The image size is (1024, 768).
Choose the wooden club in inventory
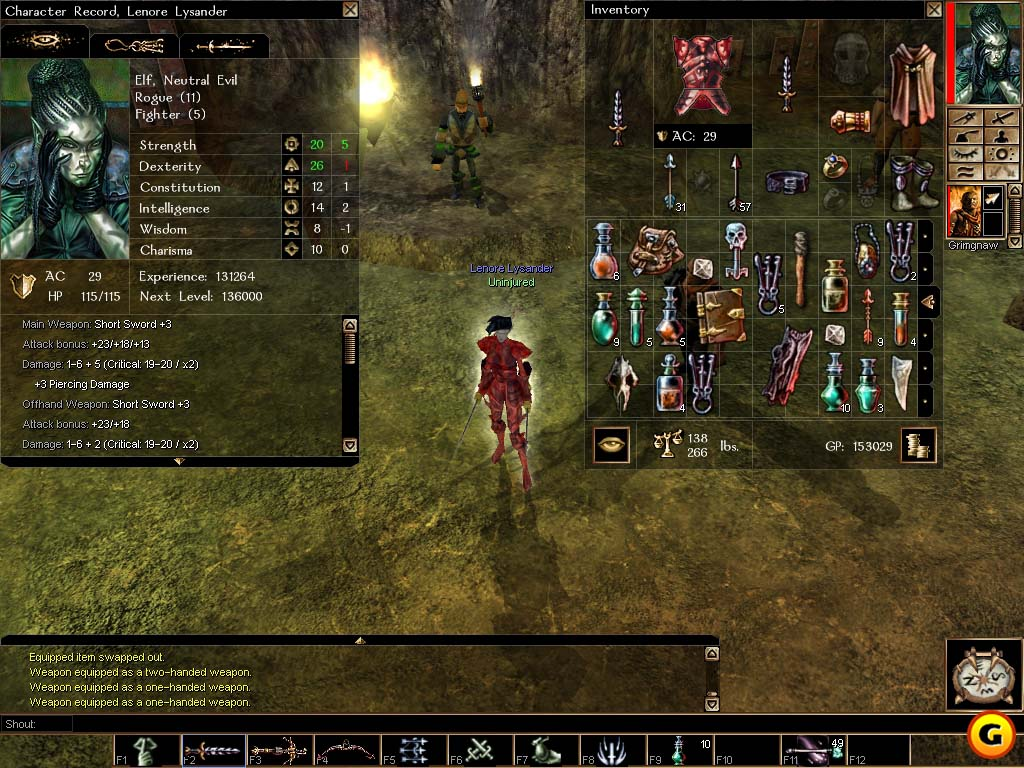click(x=801, y=266)
